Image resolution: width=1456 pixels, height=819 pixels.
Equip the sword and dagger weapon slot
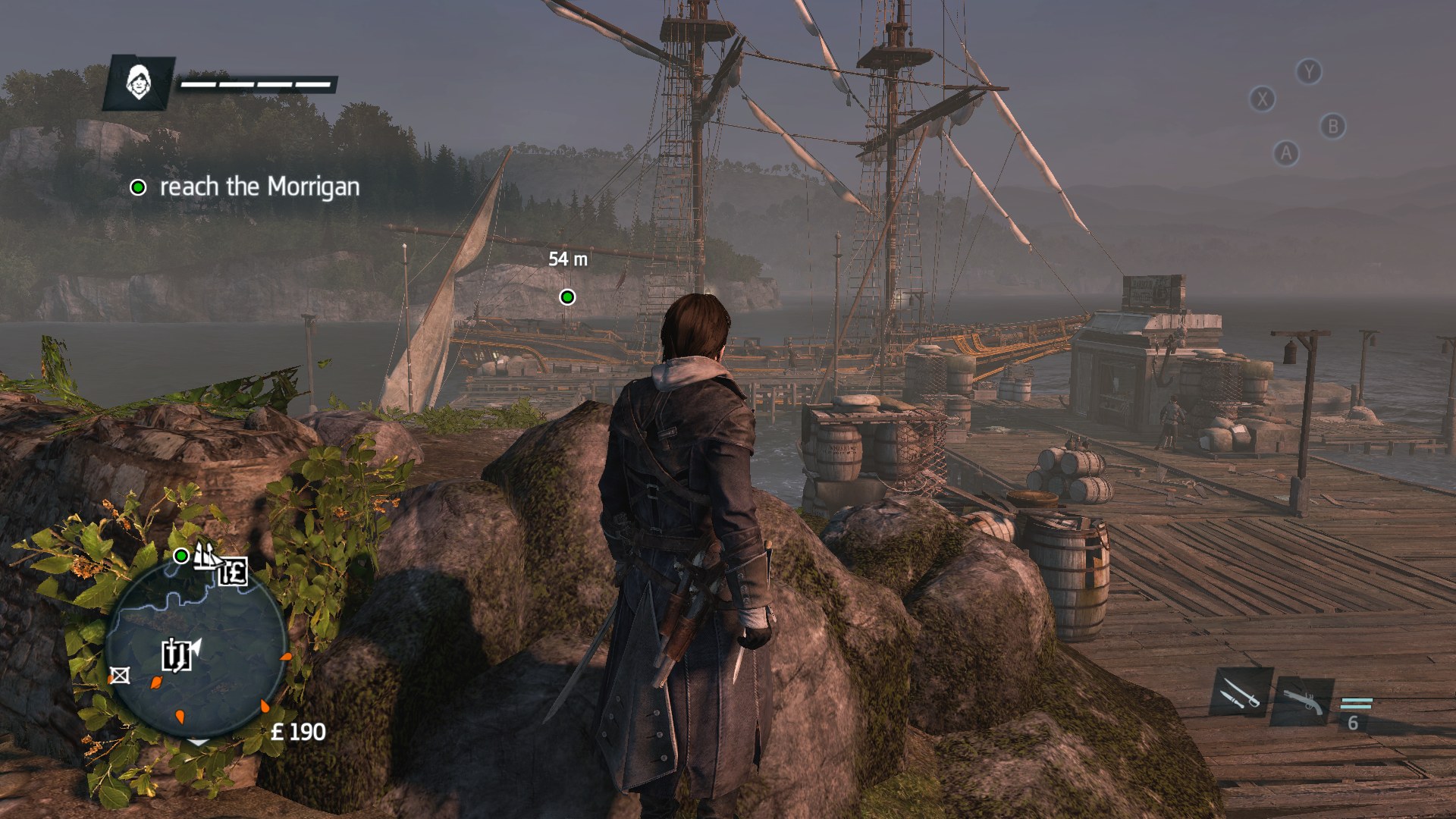click(1241, 692)
